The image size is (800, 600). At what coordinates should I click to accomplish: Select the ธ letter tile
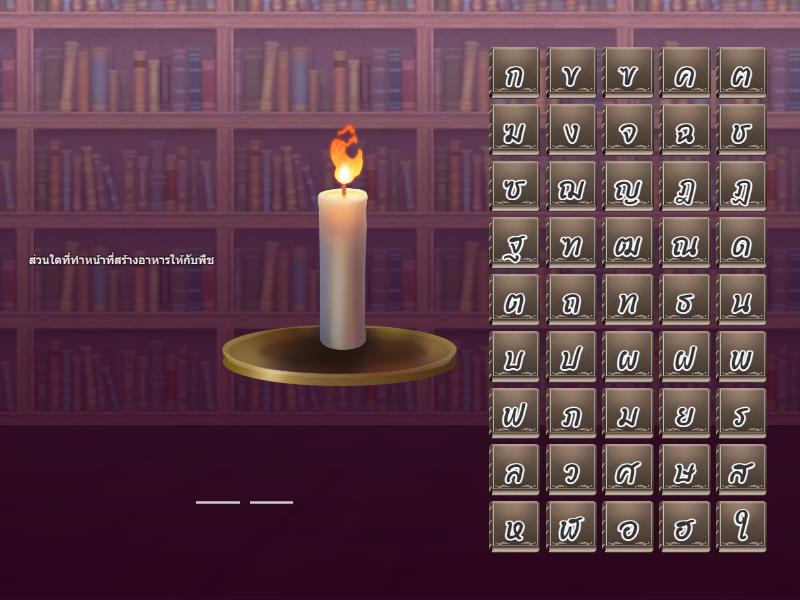[685, 299]
